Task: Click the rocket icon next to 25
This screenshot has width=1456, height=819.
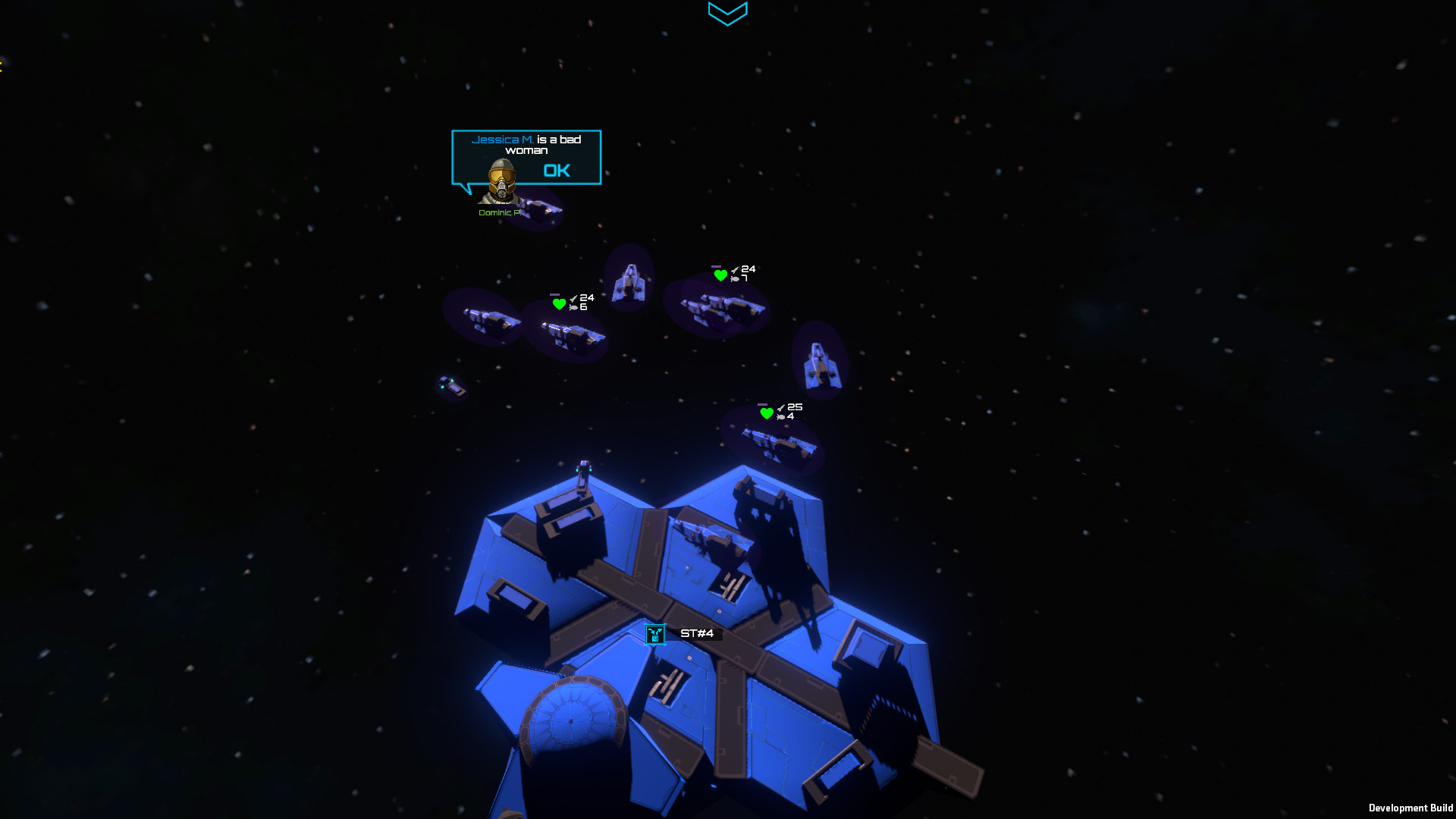Action: (x=781, y=407)
